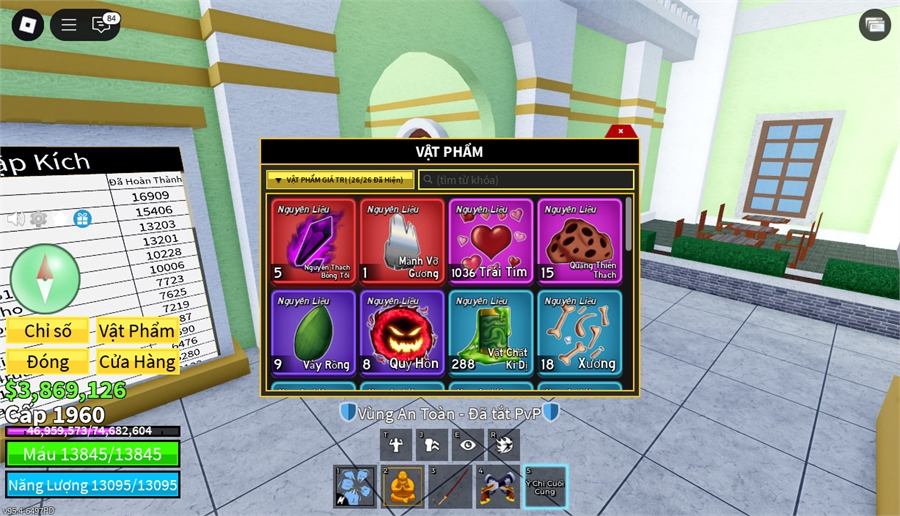Image resolution: width=900 pixels, height=516 pixels.
Task: Select the Vảy Rồng leaf item
Action: click(x=313, y=332)
